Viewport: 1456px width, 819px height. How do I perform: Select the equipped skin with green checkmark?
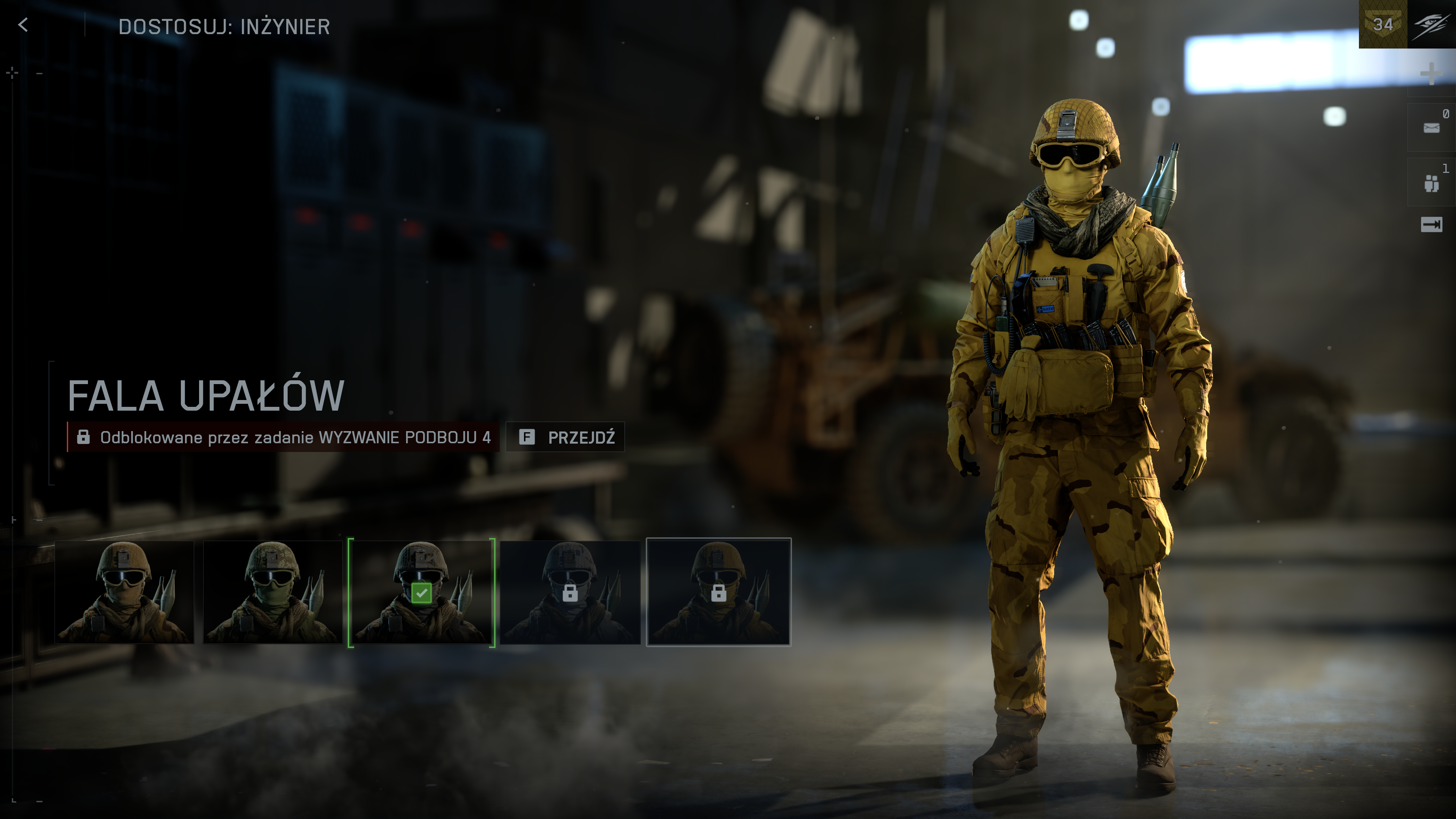(421, 592)
